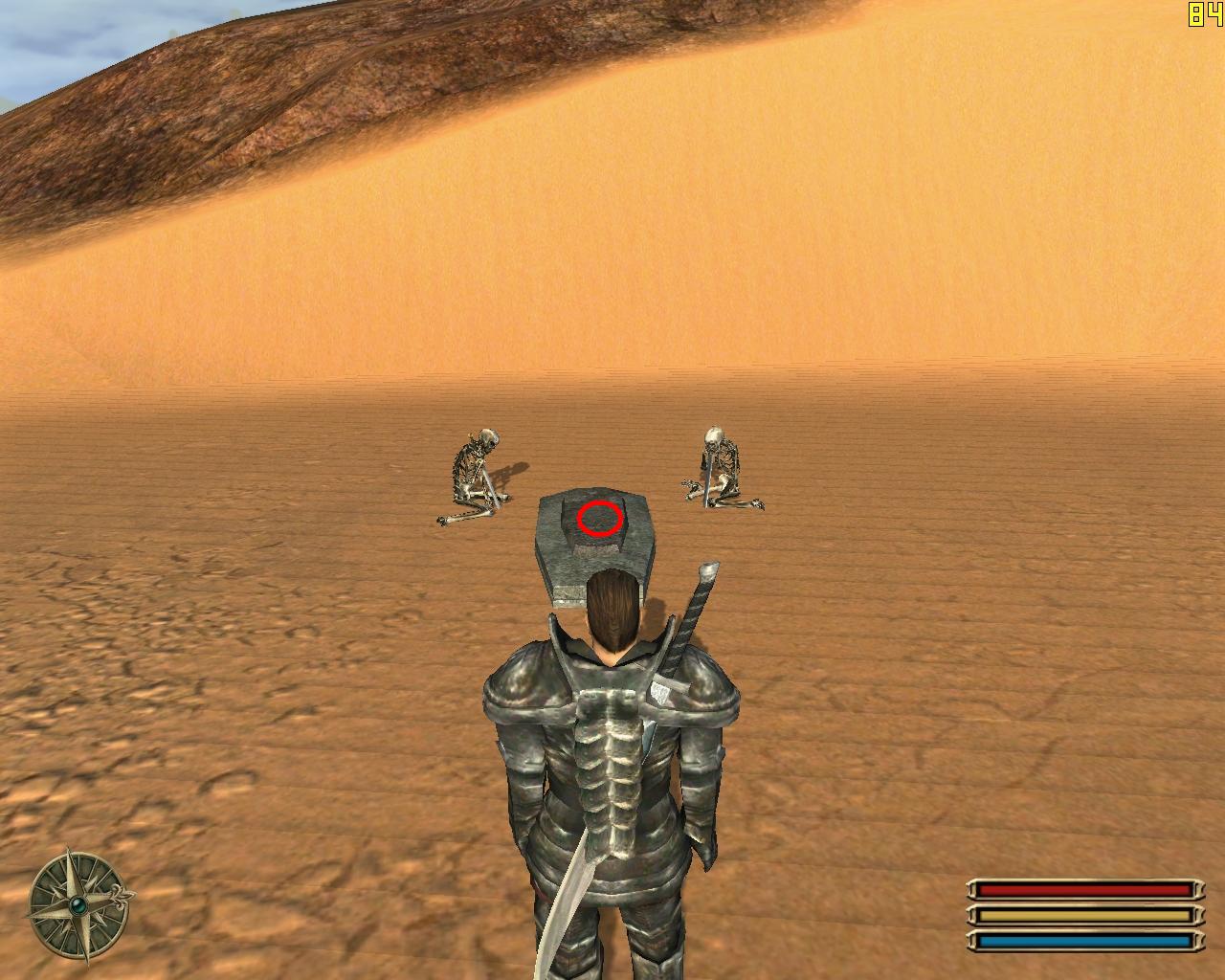Click the compass in the corner
Viewport: 1225px width, 980px height.
pos(77,904)
